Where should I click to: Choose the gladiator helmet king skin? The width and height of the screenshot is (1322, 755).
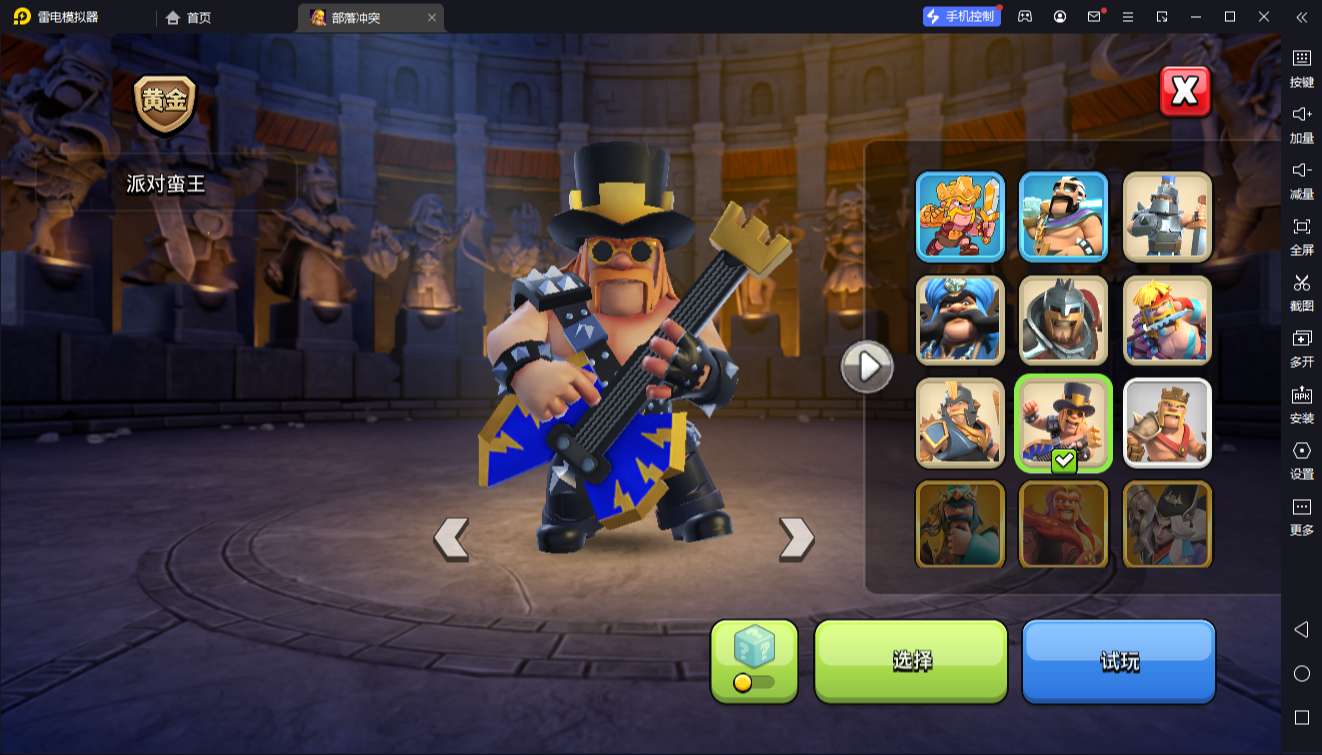pos(1063,320)
